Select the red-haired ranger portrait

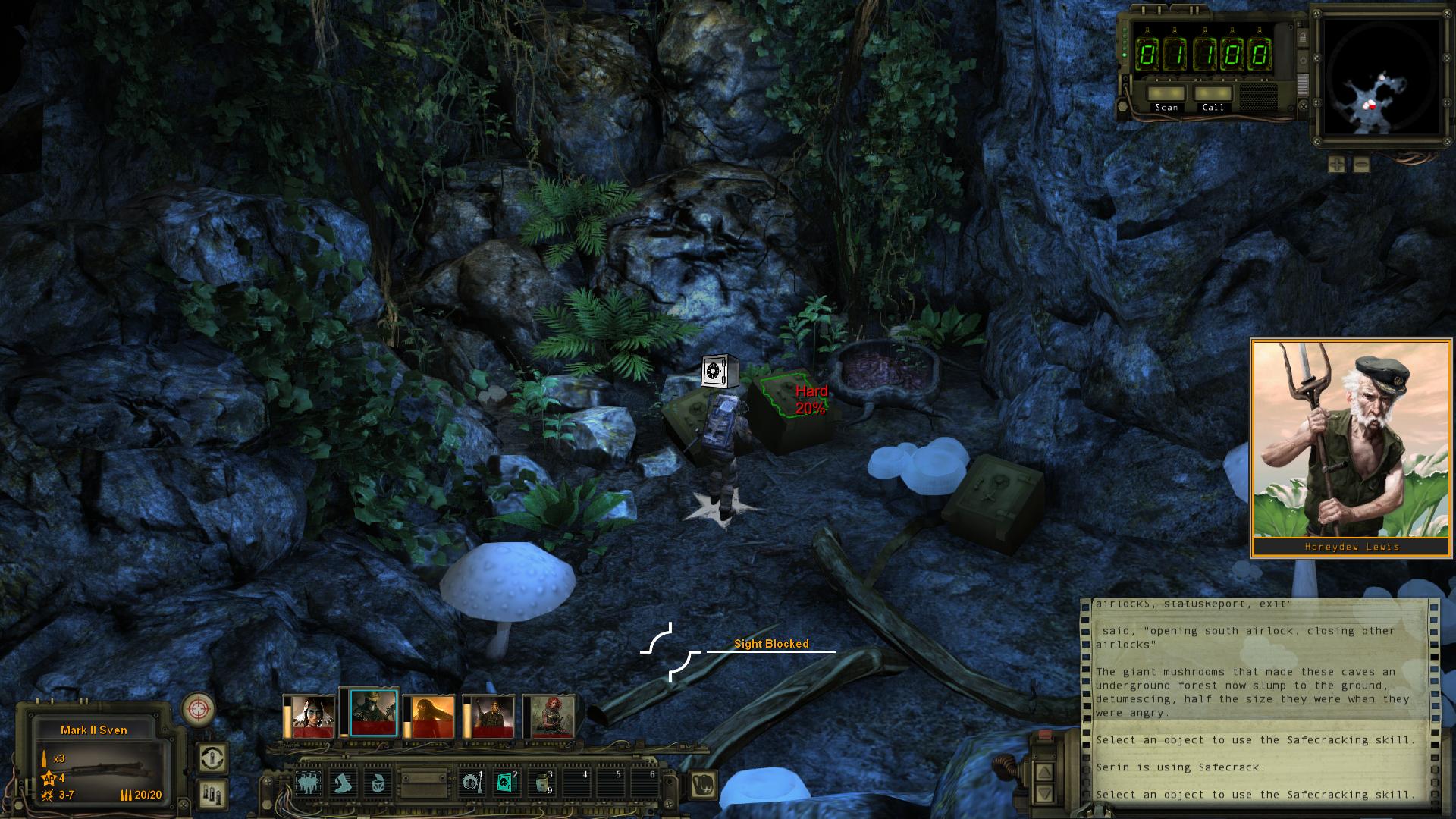551,717
